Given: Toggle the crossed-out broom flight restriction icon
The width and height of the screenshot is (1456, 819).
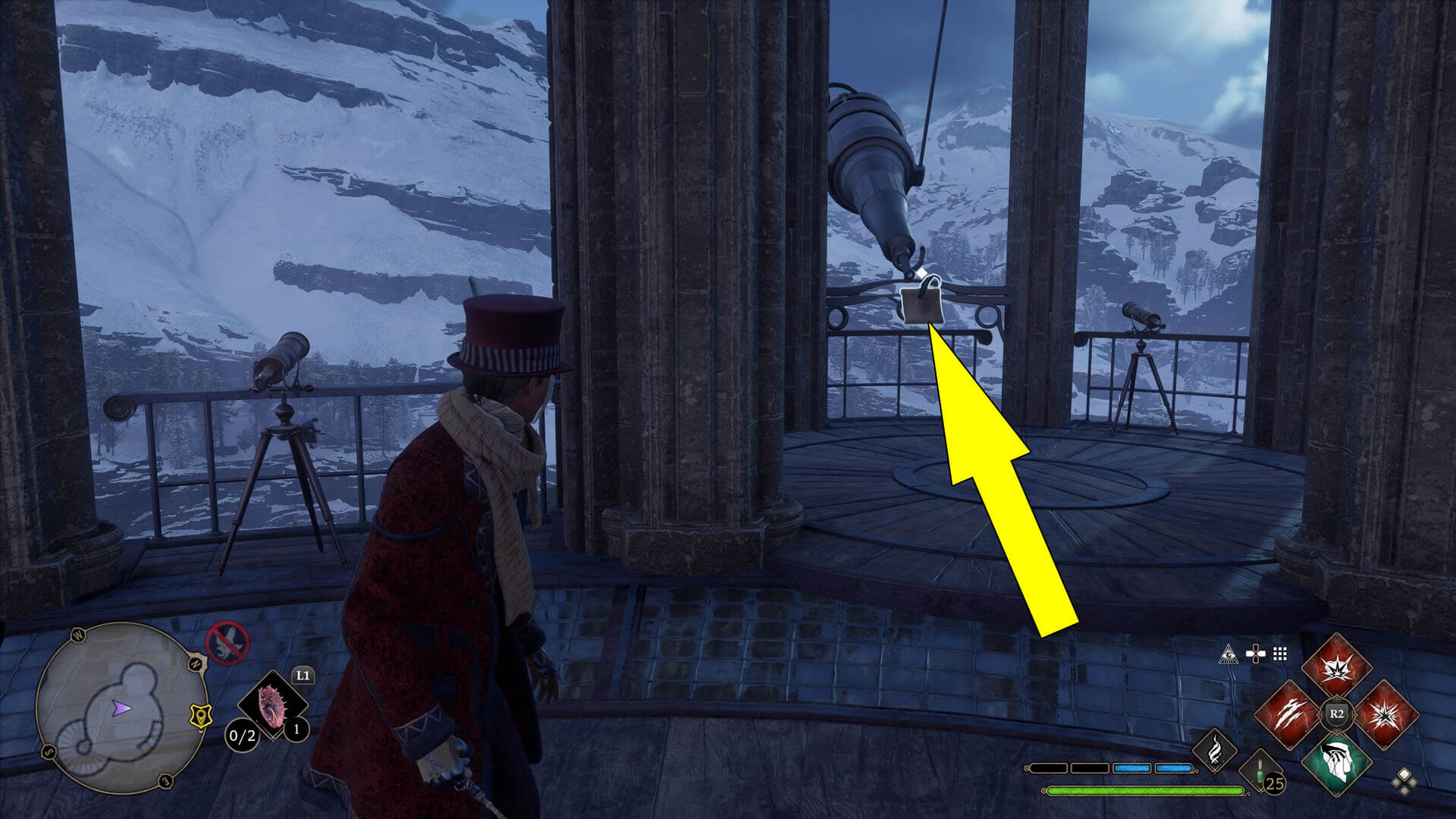Looking at the screenshot, I should (228, 644).
